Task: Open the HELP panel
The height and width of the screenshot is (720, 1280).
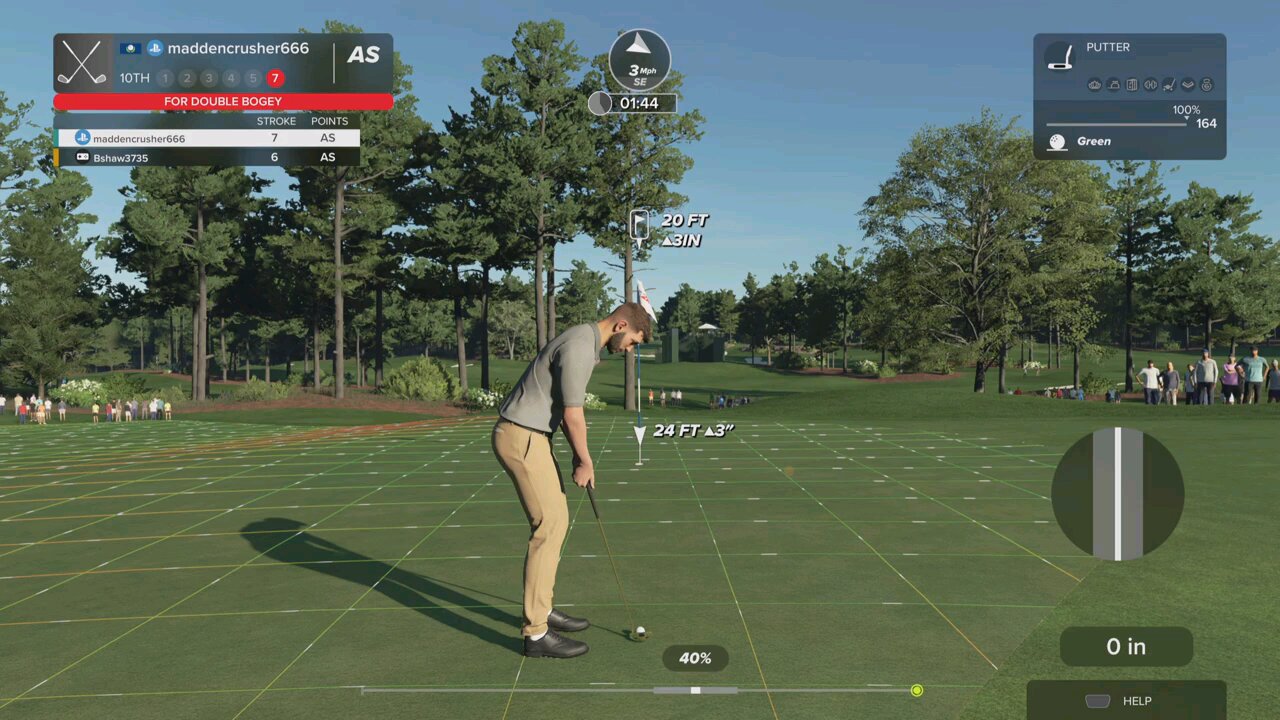Action: point(1126,701)
